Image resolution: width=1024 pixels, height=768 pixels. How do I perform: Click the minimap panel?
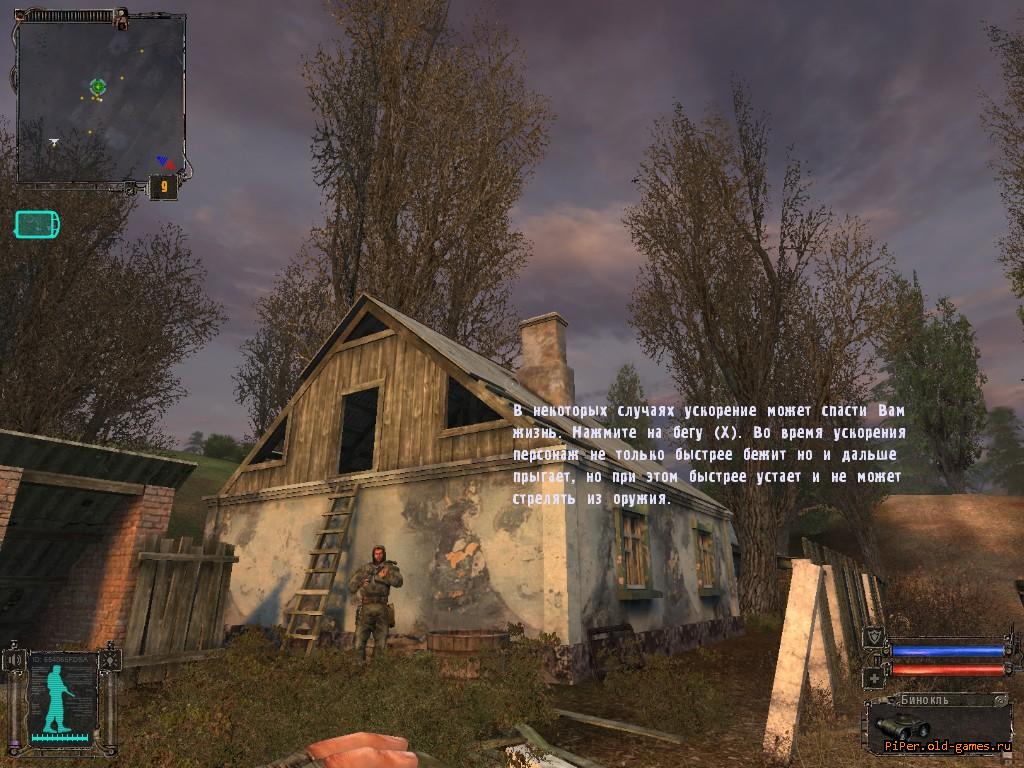101,100
